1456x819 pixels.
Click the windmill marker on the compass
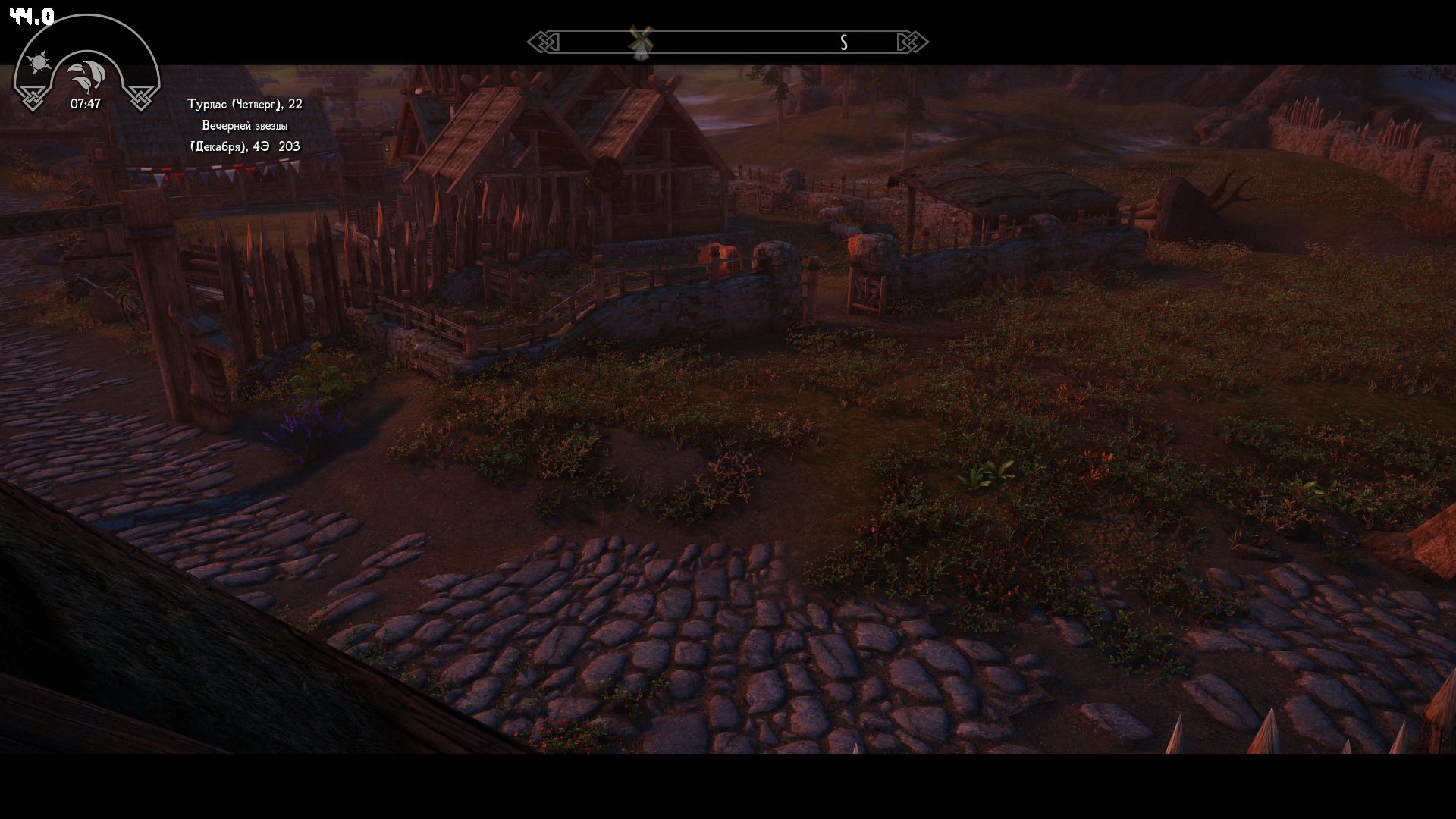(x=641, y=42)
